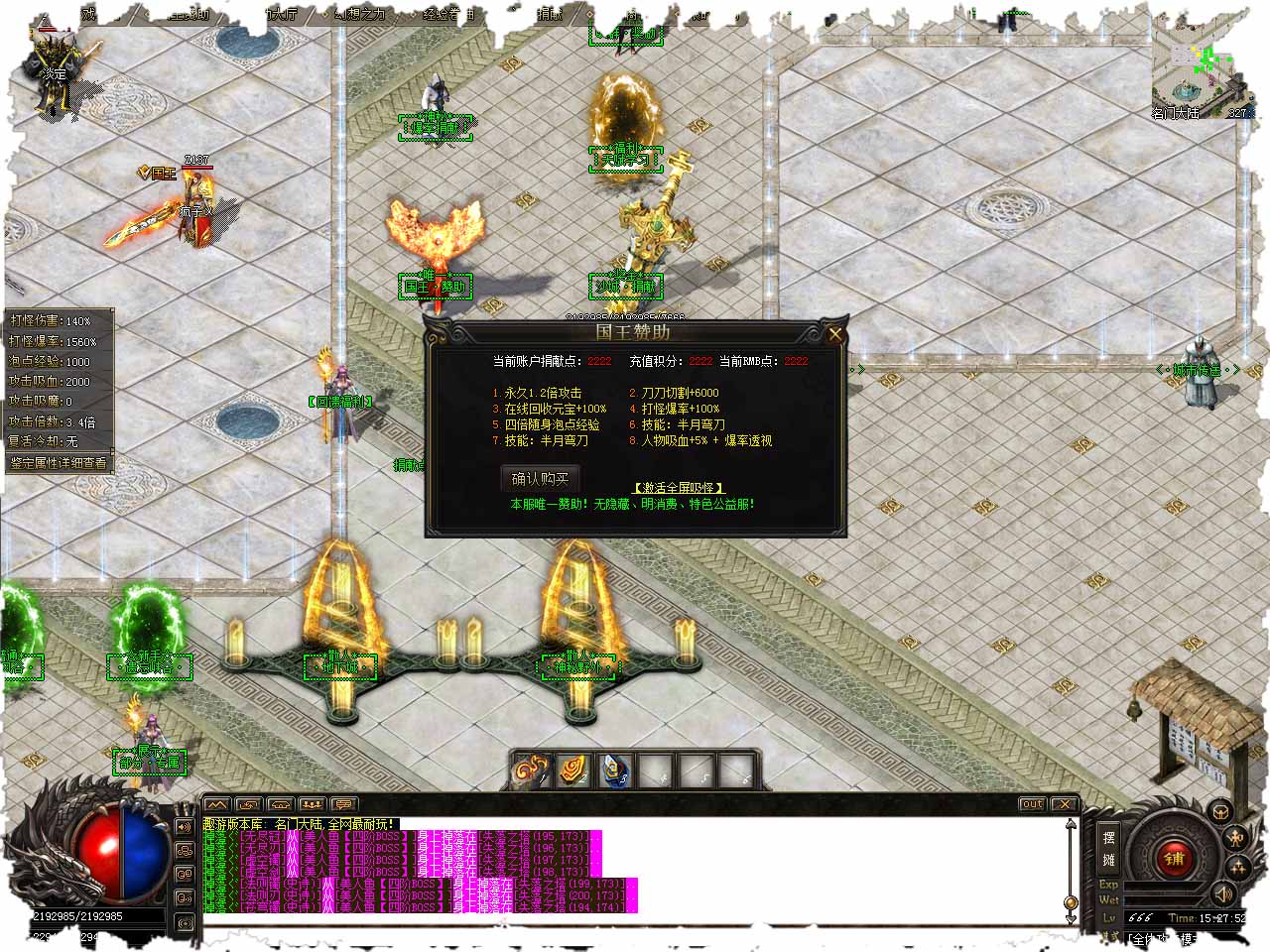The height and width of the screenshot is (952, 1270).
Task: Open the 鉴定属性详细查看 stats detail
Action: click(59, 462)
